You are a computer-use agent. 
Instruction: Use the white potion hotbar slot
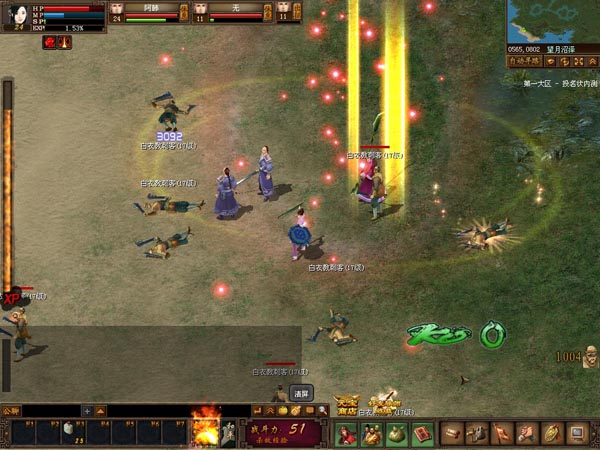[x=72, y=430]
